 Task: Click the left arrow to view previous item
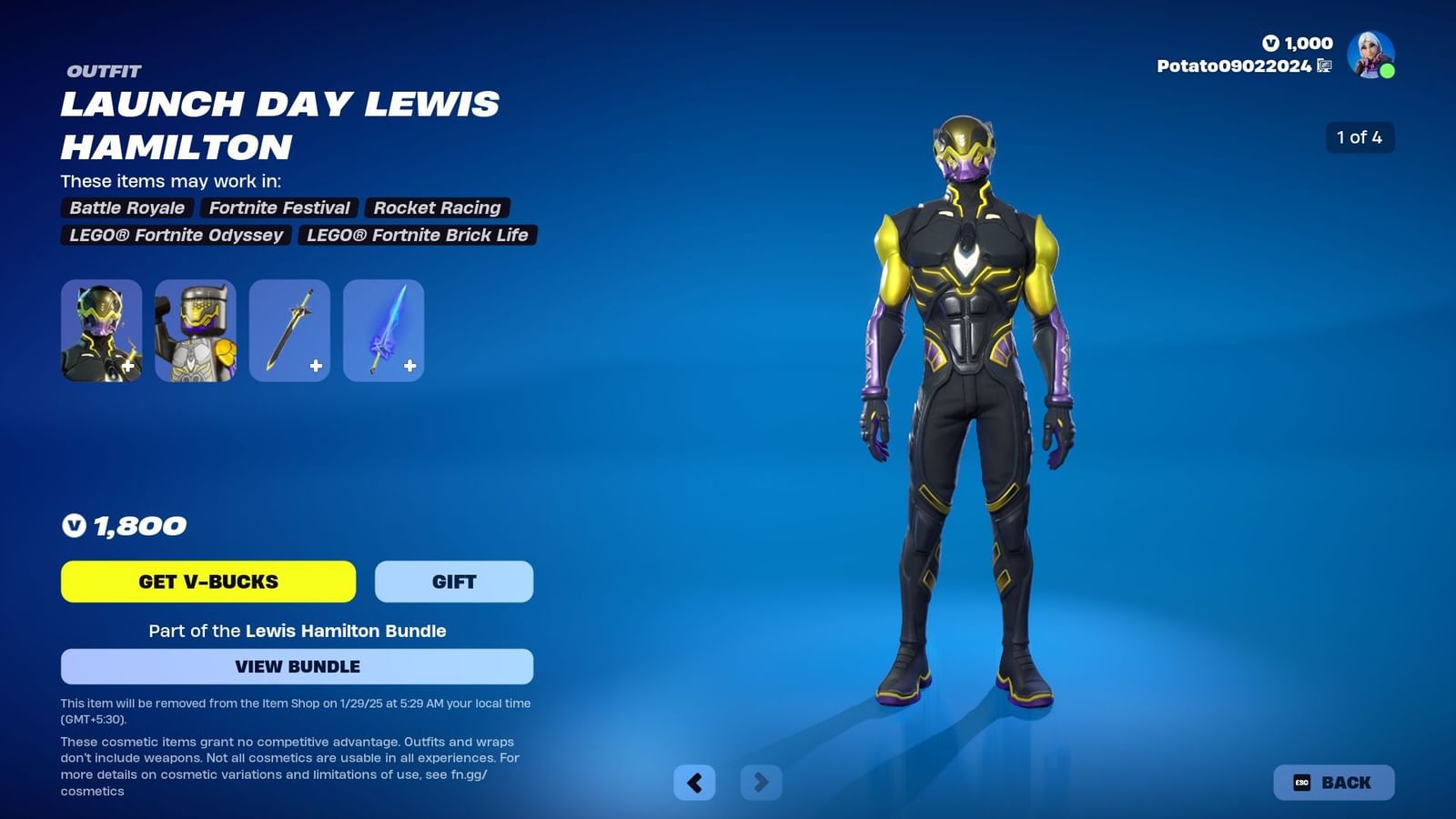(x=695, y=782)
